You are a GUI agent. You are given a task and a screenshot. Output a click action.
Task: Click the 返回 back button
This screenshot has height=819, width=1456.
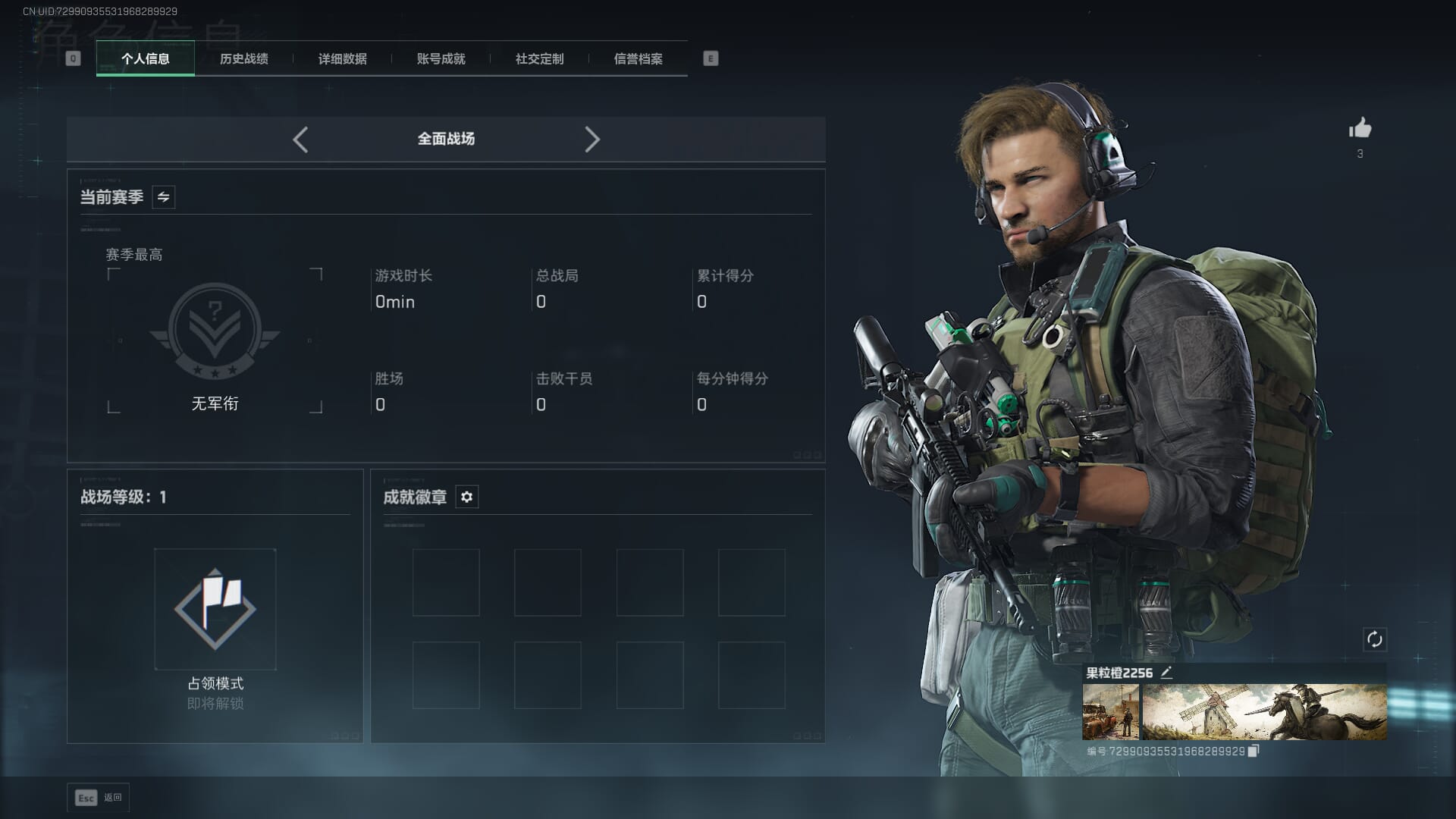(99, 798)
